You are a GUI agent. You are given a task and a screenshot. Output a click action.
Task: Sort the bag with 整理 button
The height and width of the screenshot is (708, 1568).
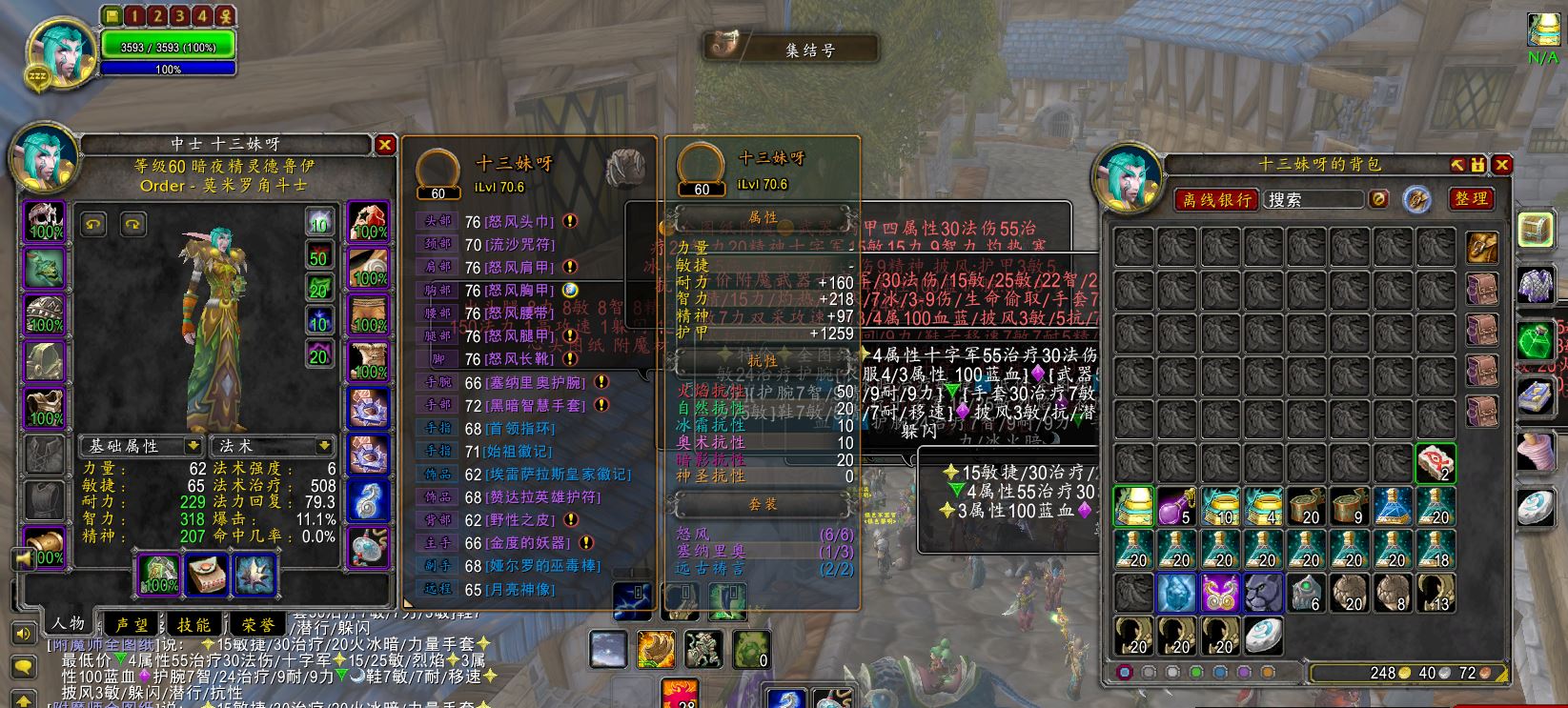pyautogui.click(x=1471, y=198)
